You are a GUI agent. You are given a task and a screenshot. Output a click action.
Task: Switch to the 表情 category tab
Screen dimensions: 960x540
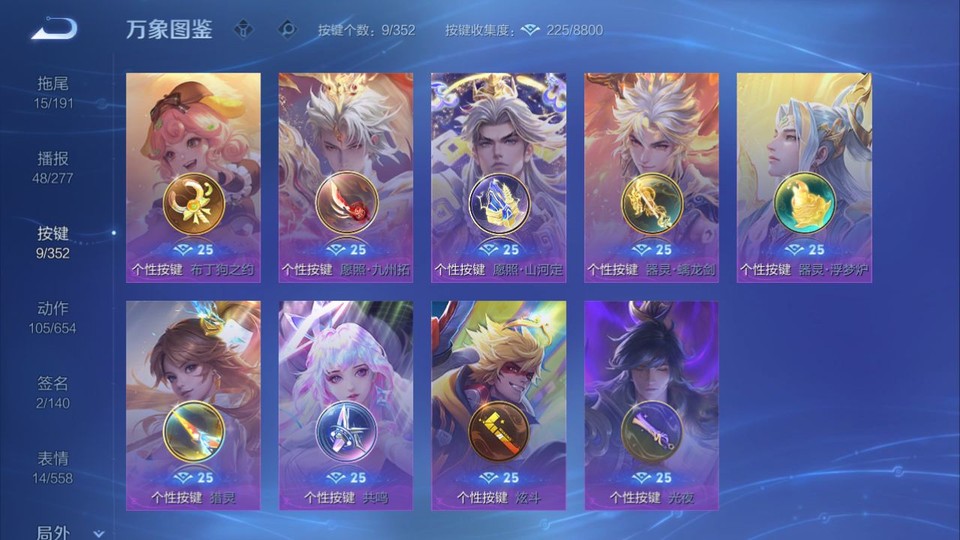[x=54, y=467]
